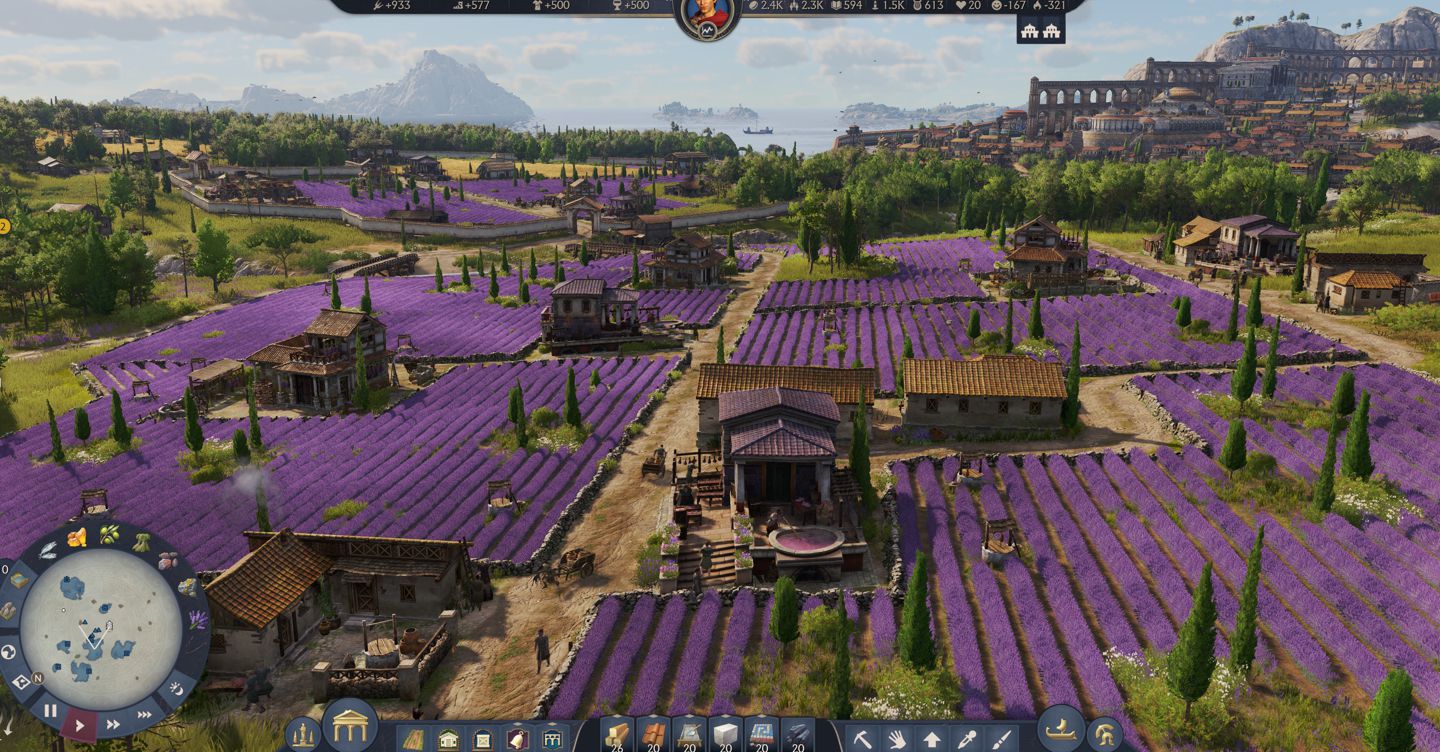
Task: Pause the game from the minimap ring
Action: point(50,711)
